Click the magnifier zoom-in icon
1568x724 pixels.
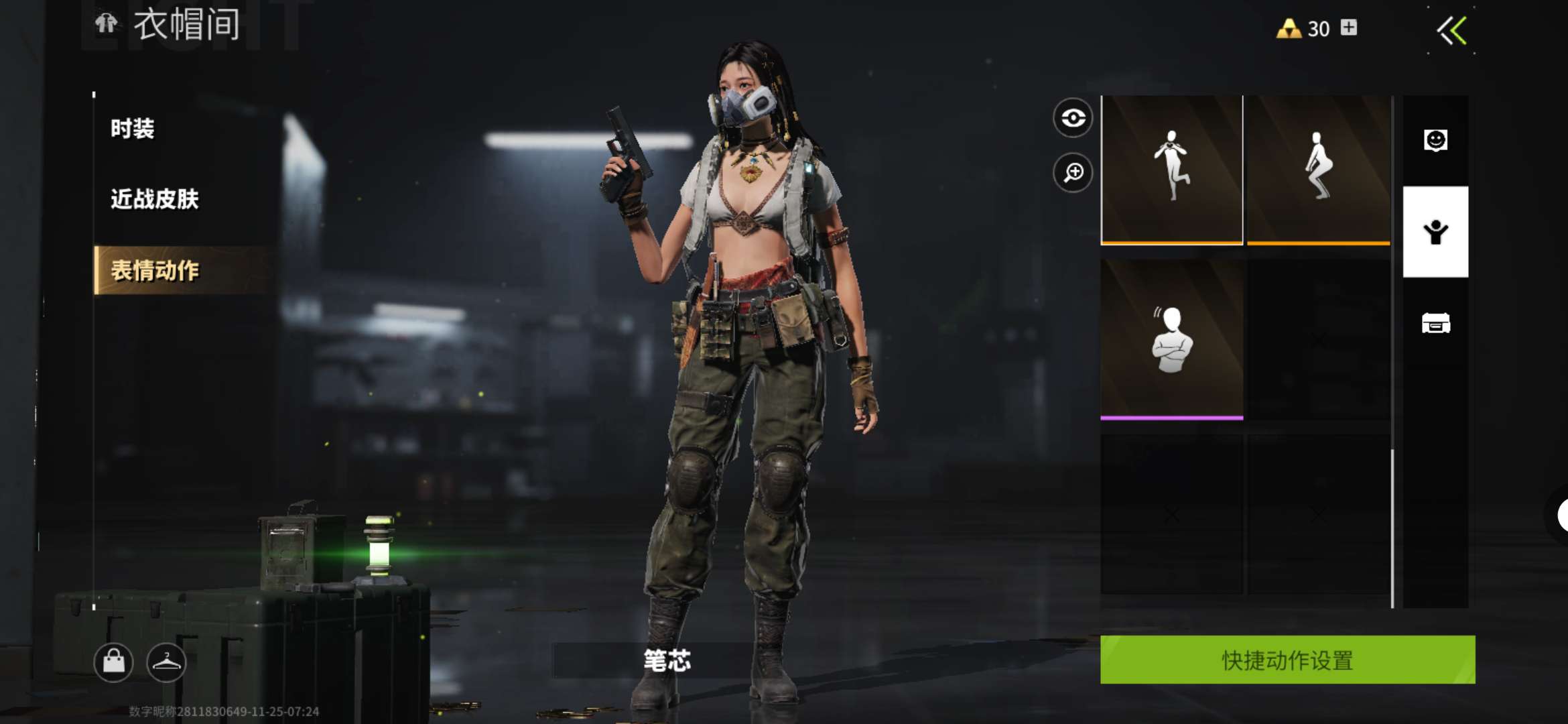[x=1073, y=173]
